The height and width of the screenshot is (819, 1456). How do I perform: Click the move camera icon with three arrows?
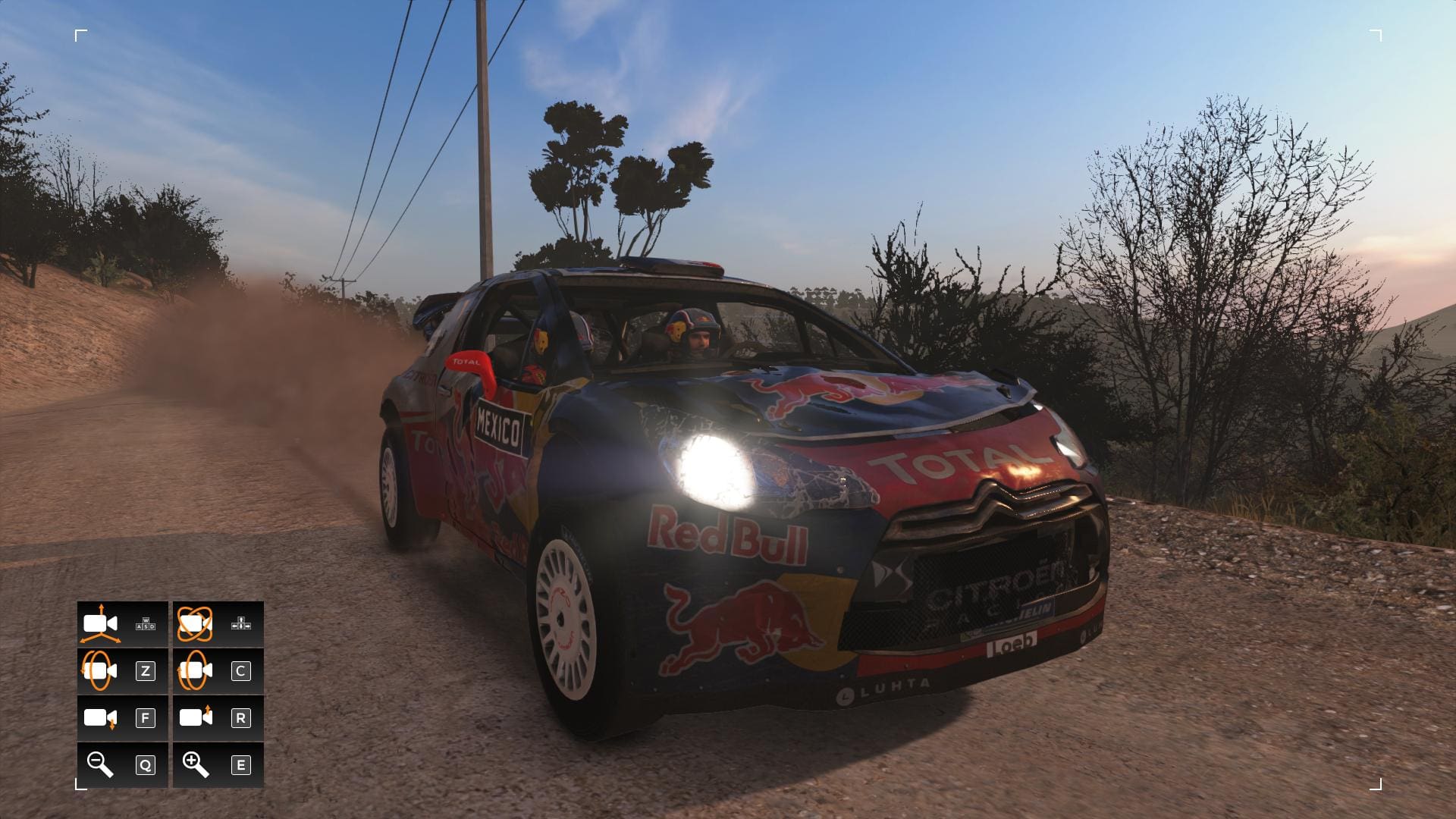pyautogui.click(x=100, y=624)
